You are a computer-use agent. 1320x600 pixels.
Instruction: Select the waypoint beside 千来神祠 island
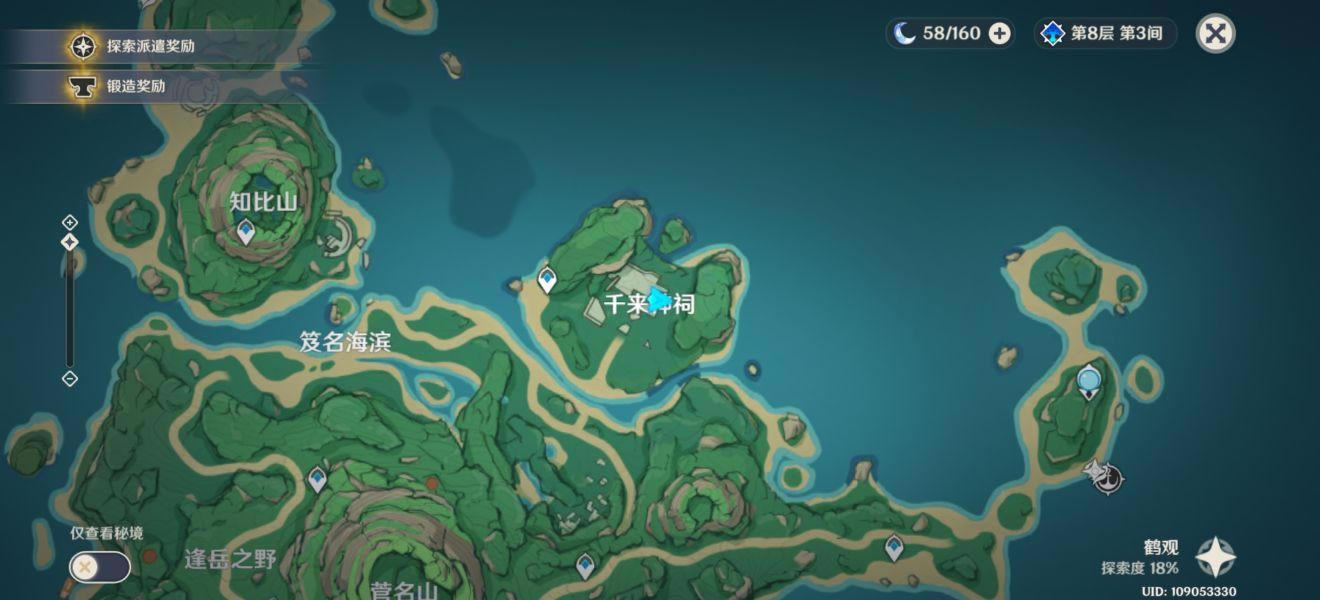click(x=547, y=280)
